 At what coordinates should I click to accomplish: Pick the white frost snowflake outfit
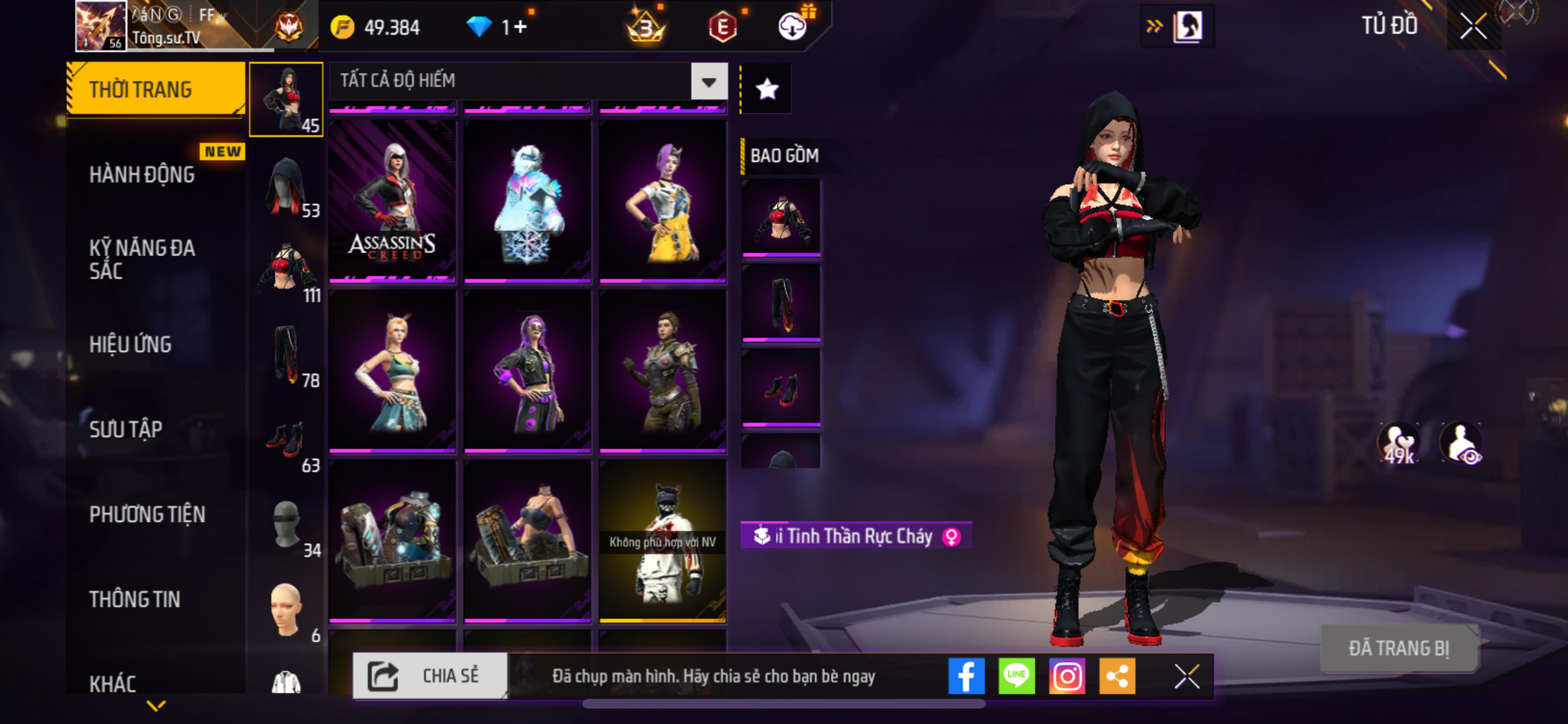click(x=527, y=201)
